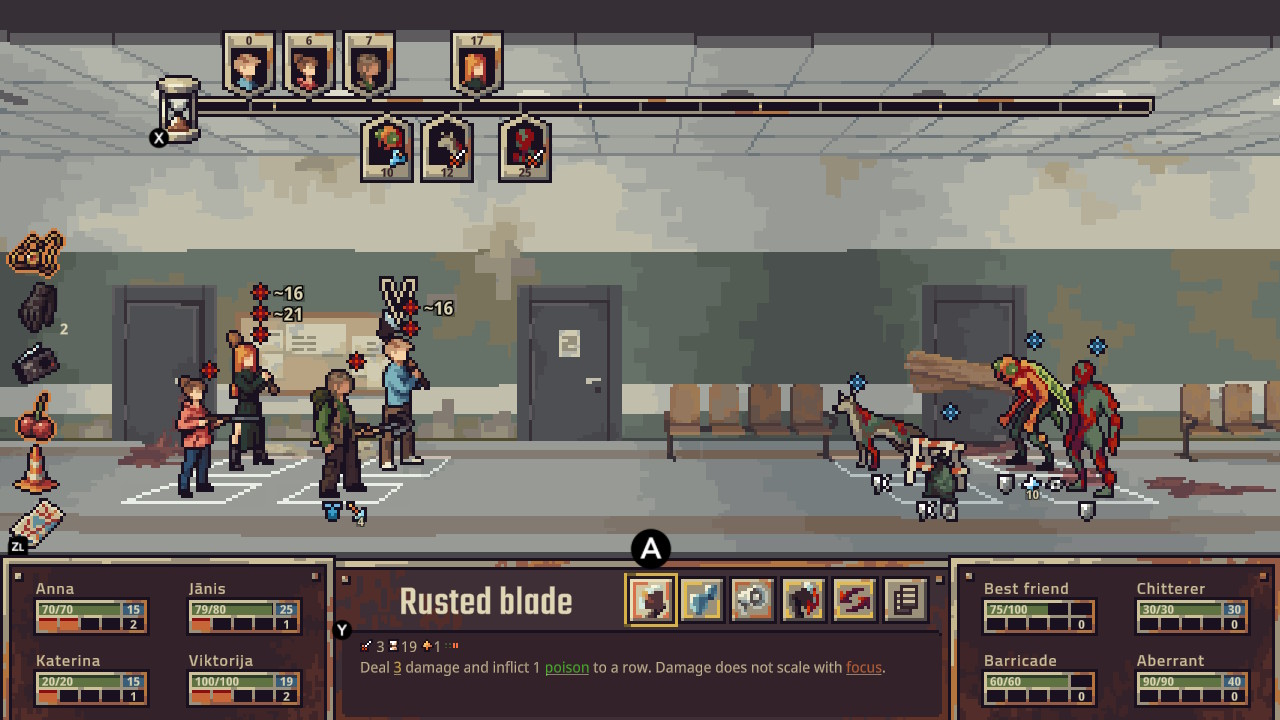Select the cherries consumable item
Screen dimensions: 1280x720
tap(35, 425)
